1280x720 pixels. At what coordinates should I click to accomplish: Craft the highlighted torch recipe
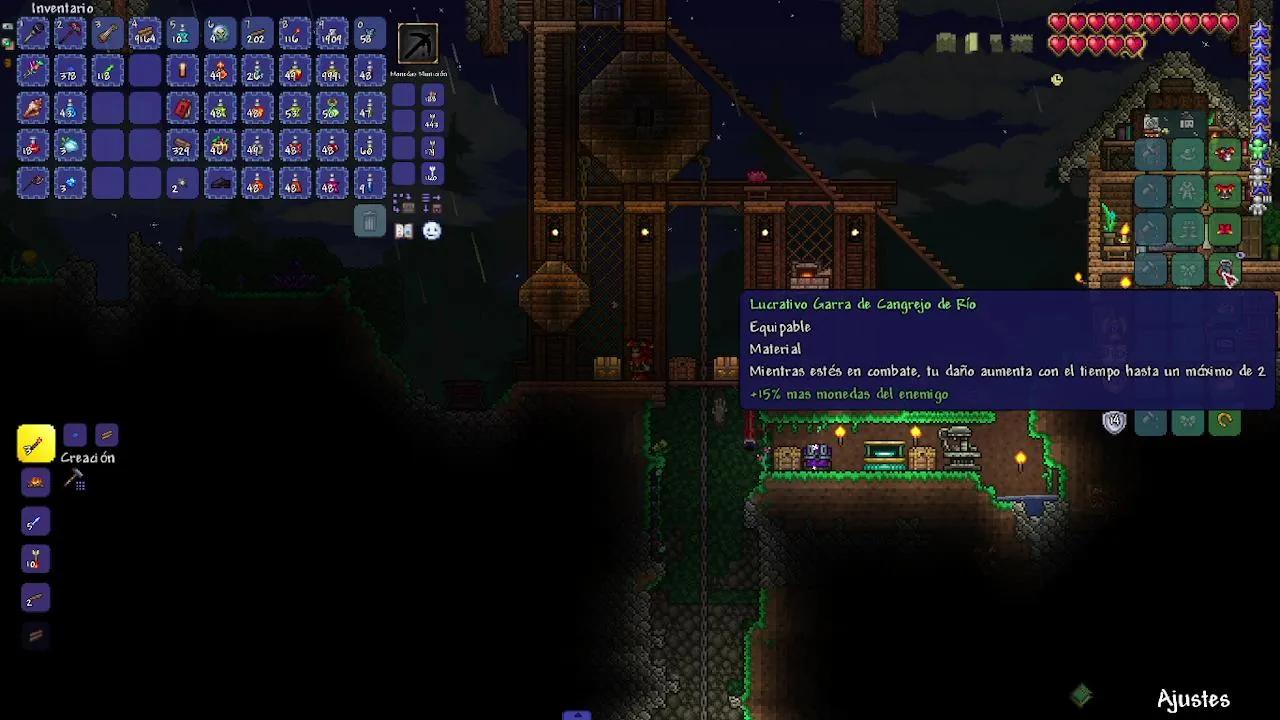click(x=35, y=444)
